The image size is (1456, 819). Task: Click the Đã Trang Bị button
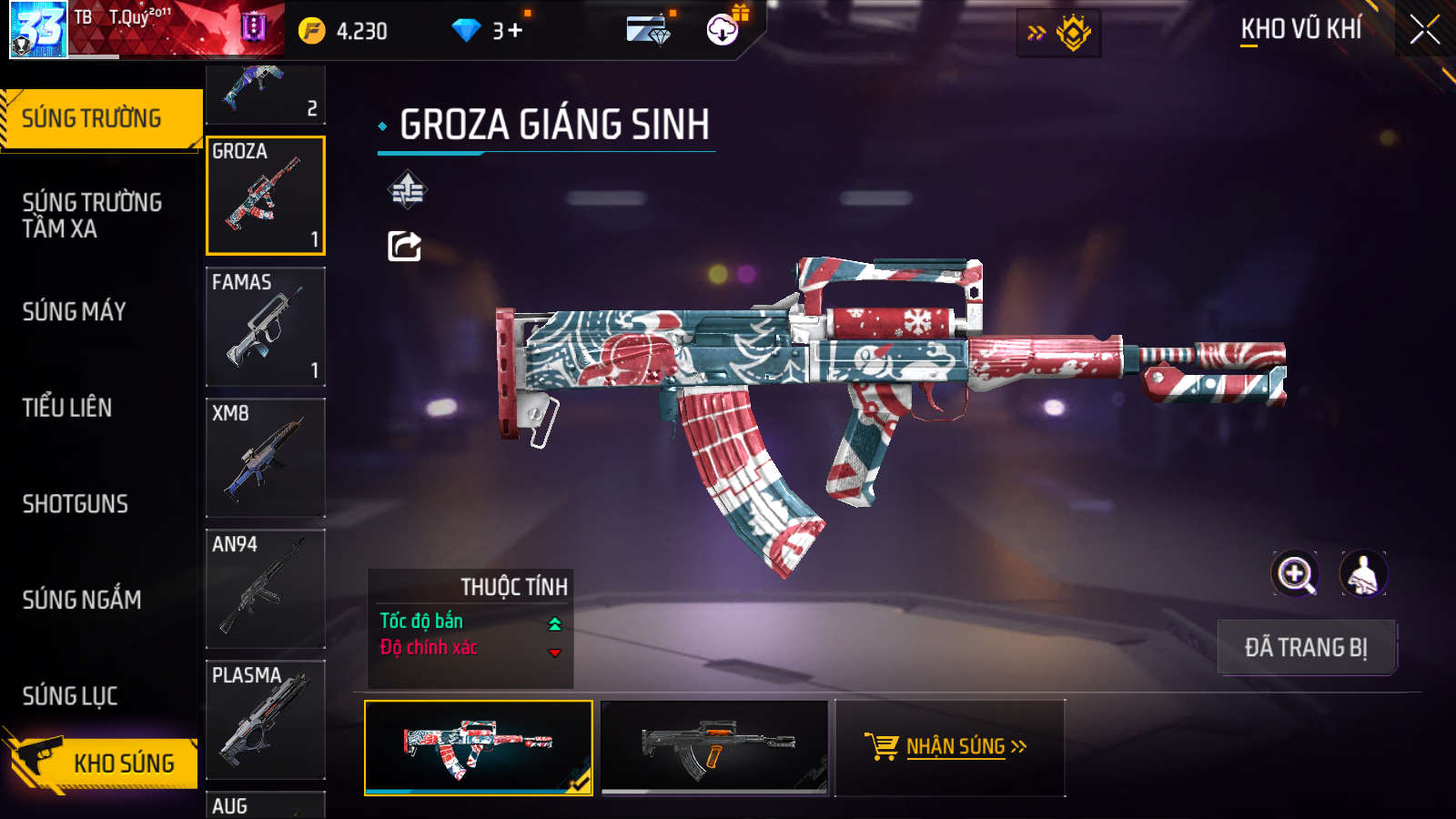[x=1306, y=648]
